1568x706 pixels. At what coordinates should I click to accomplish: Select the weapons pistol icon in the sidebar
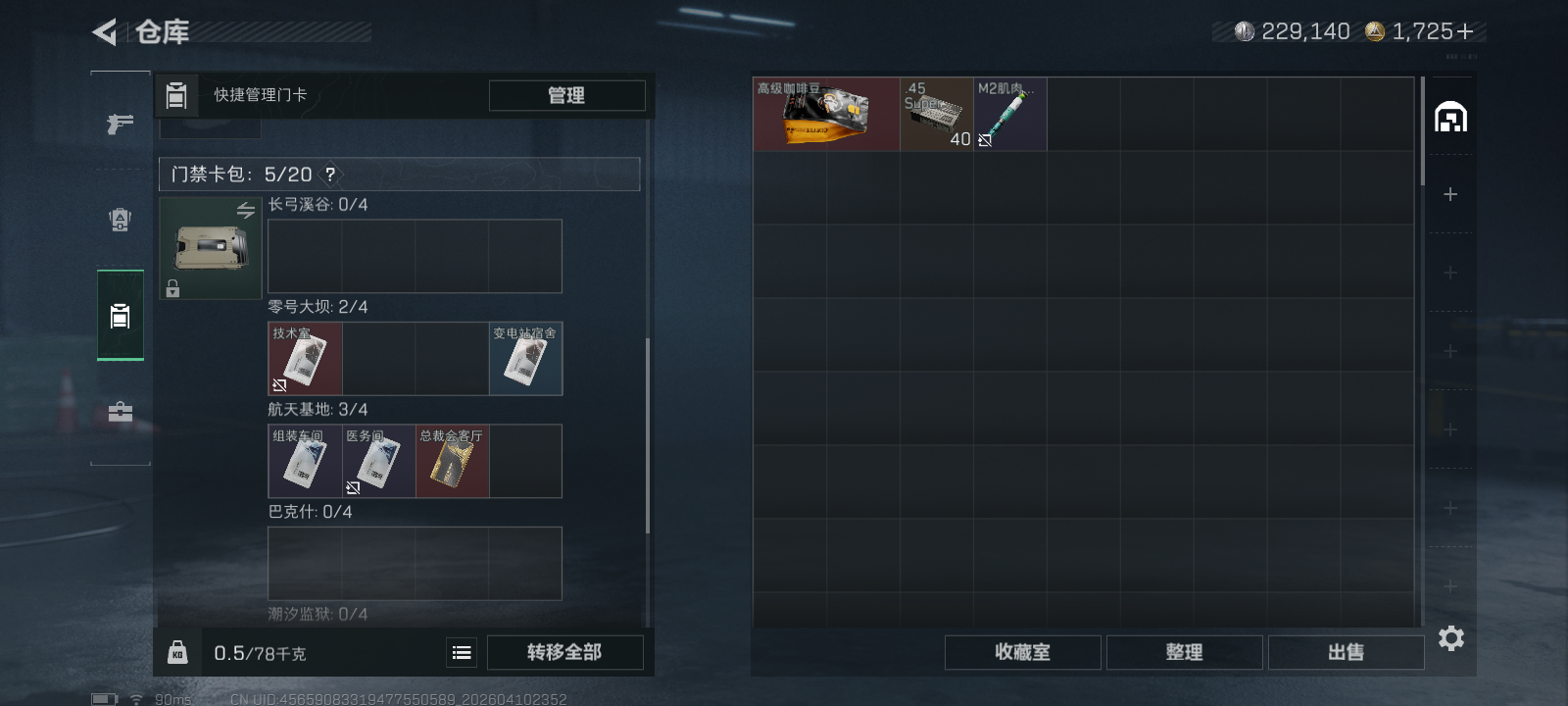coord(120,125)
